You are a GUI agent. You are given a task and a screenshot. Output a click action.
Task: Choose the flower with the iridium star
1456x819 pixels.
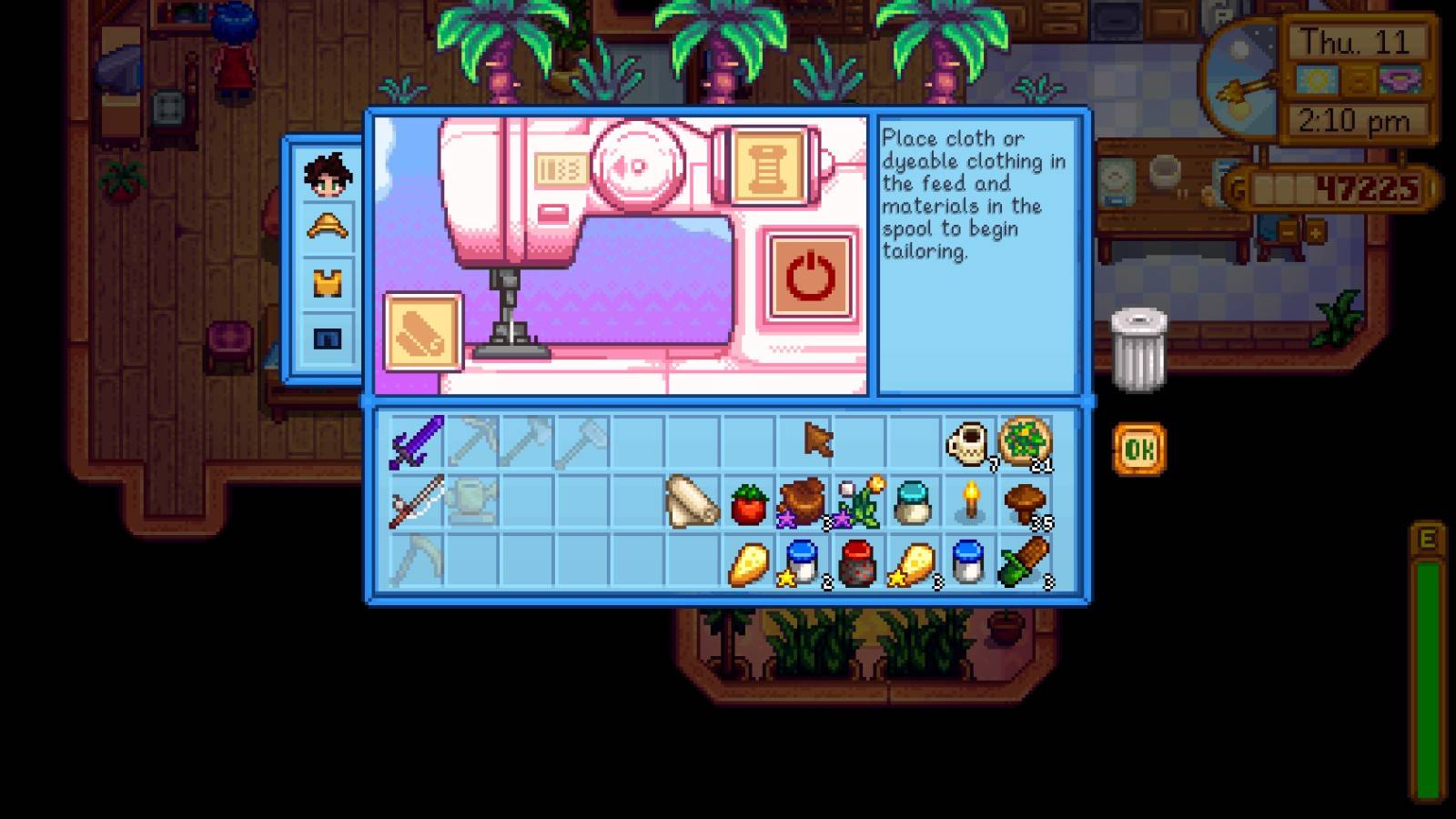click(859, 503)
